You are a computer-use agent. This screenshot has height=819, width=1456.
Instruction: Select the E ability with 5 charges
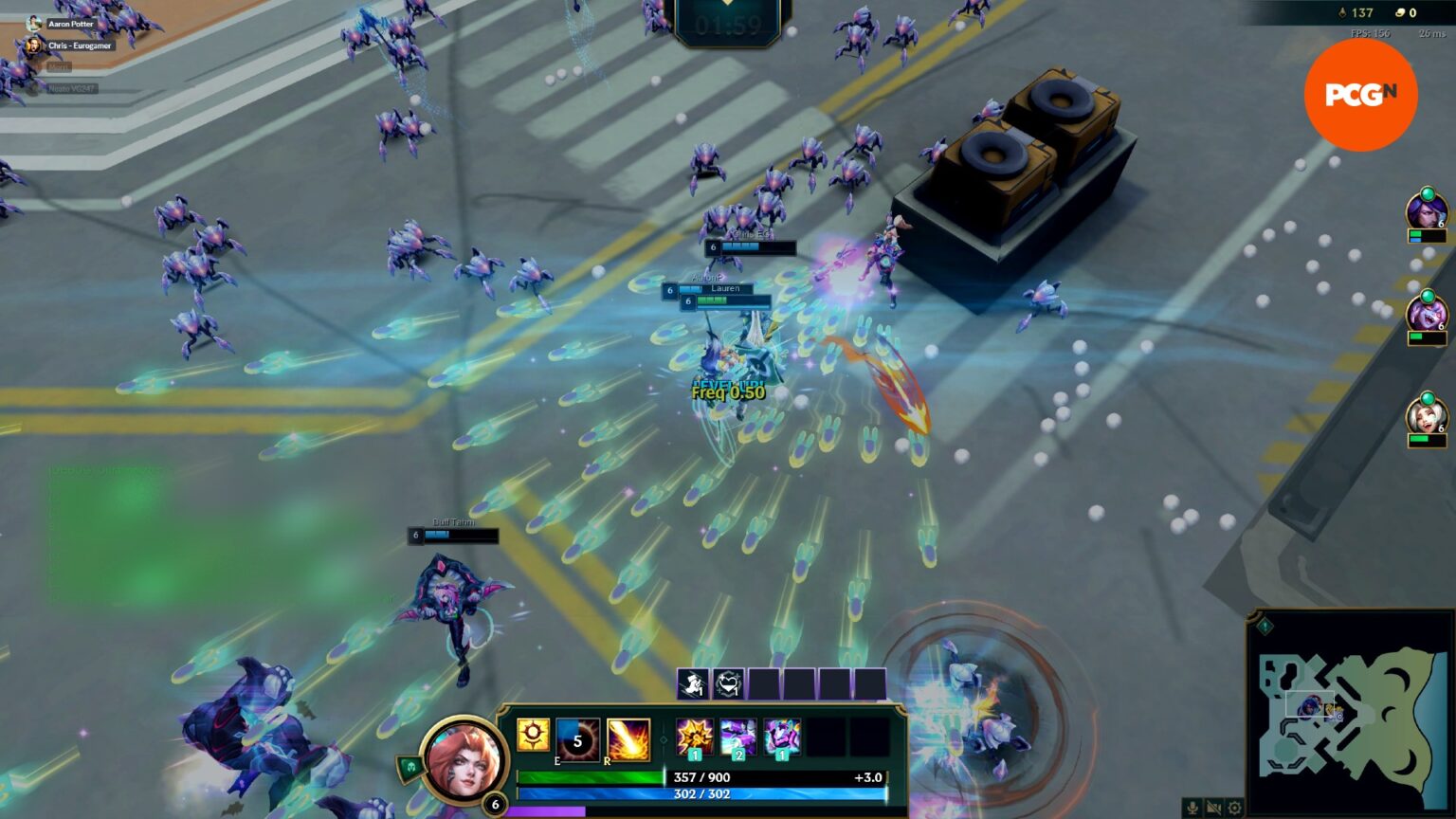click(576, 739)
